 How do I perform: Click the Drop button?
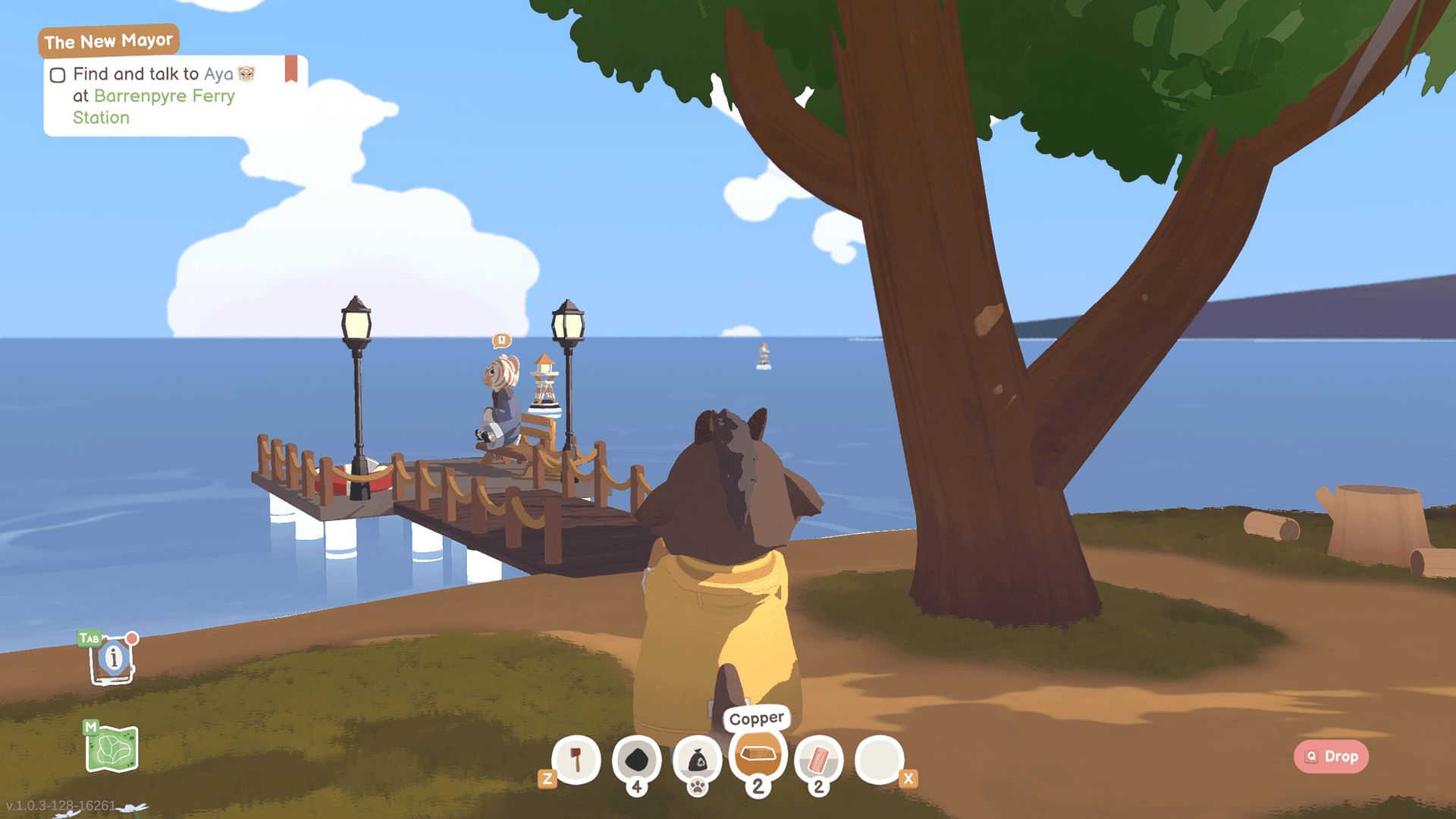(1331, 756)
